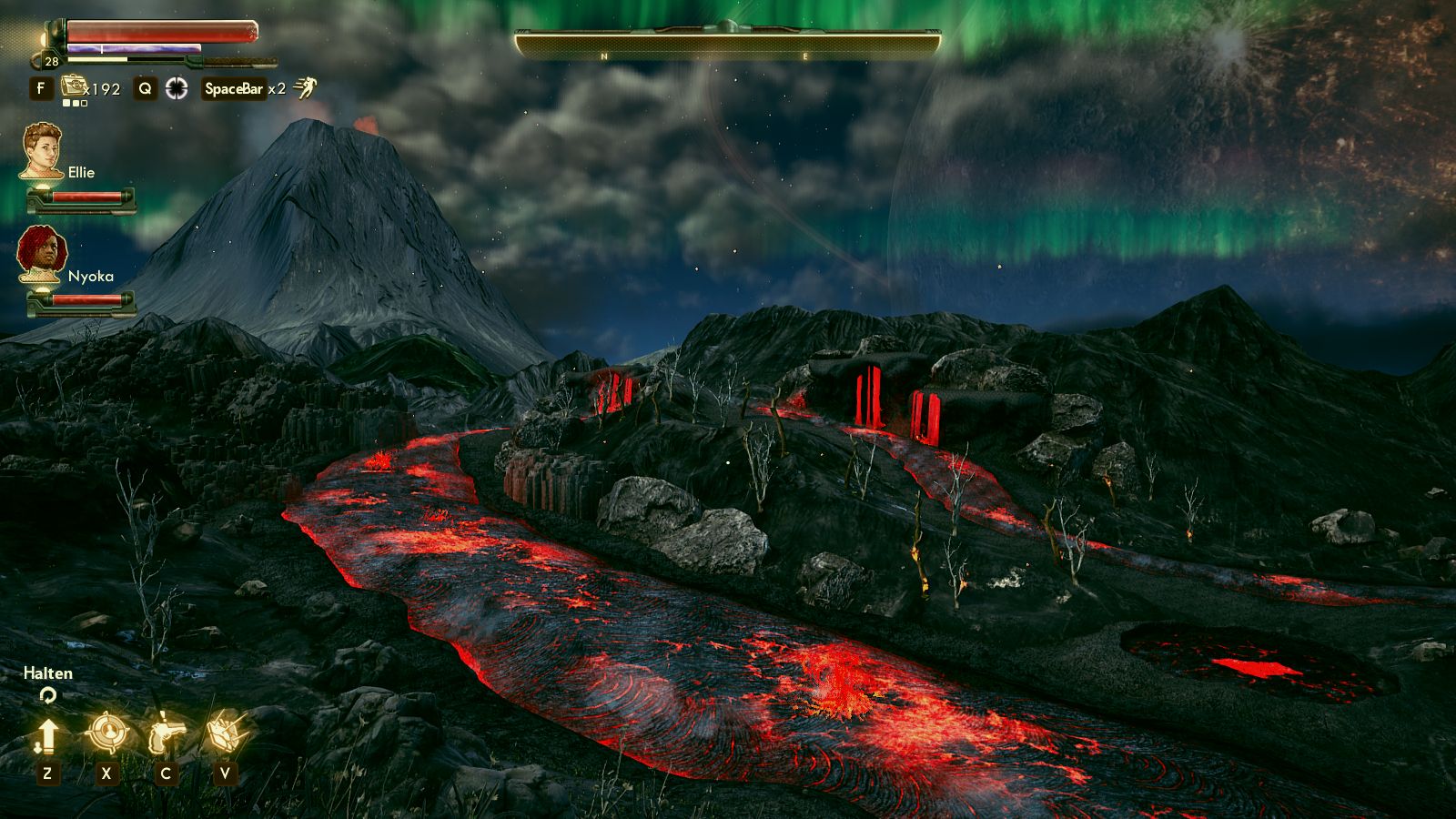Select the reload ammo arrow icon above Z
The image size is (1456, 819).
coord(48,735)
